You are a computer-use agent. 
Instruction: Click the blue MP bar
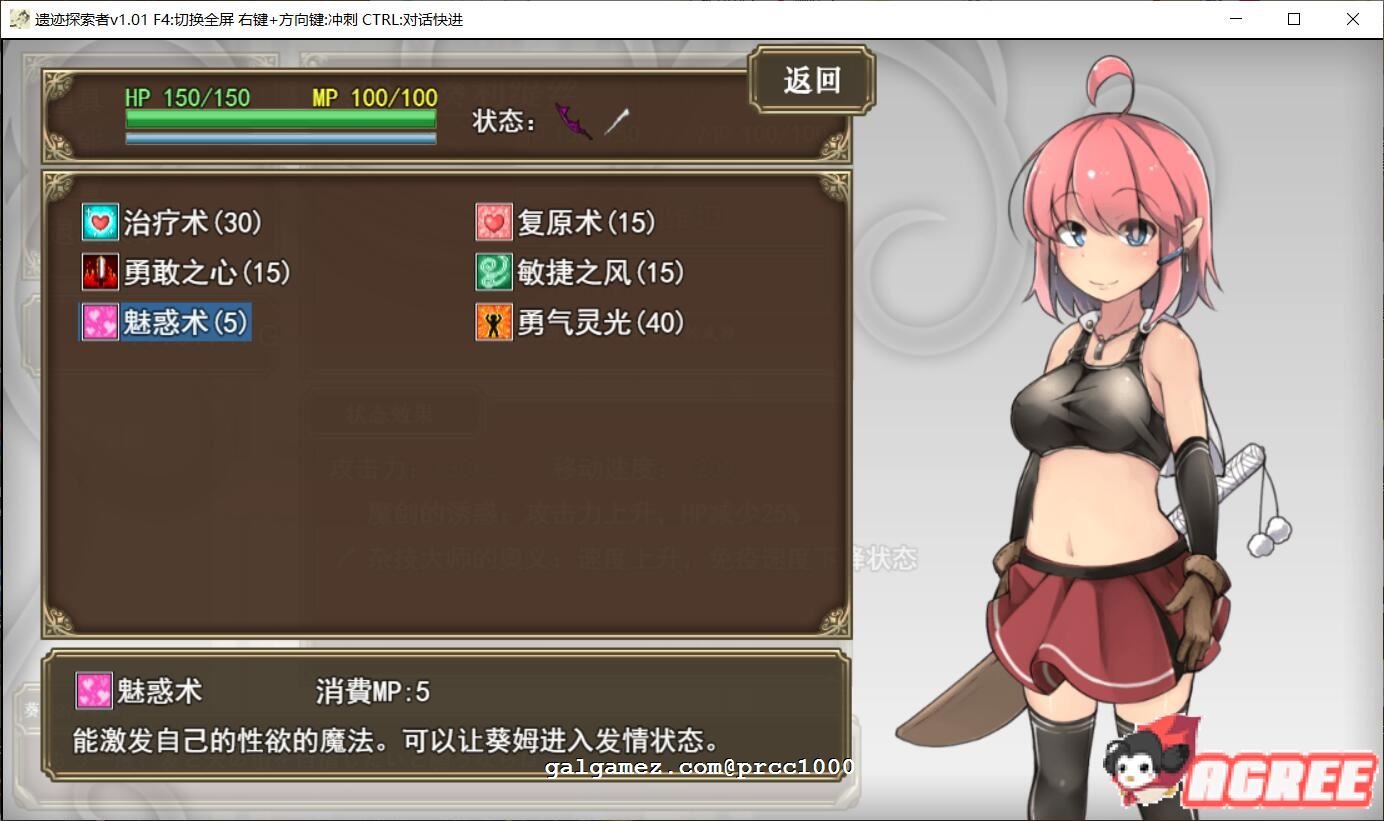point(280,139)
